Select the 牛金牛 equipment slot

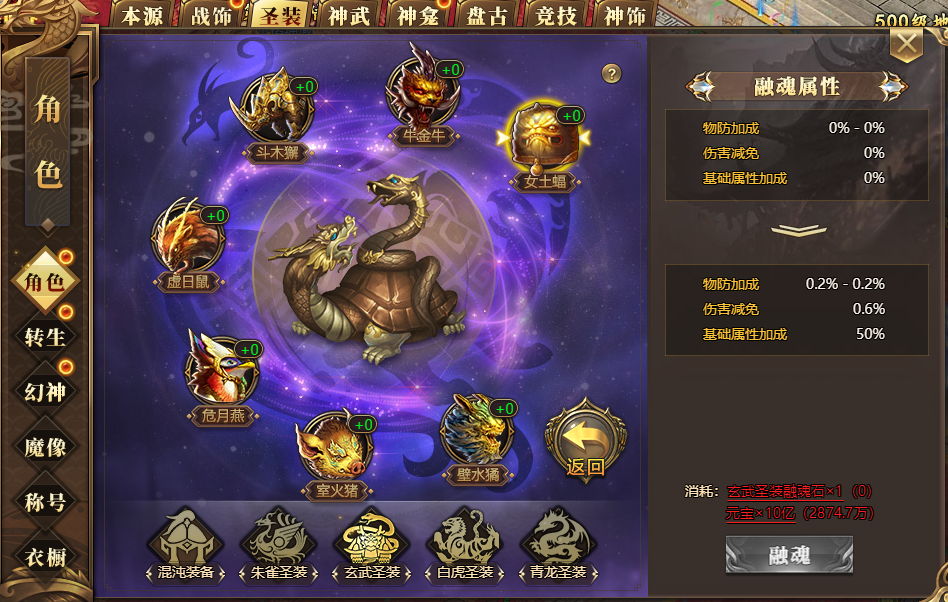[x=423, y=93]
